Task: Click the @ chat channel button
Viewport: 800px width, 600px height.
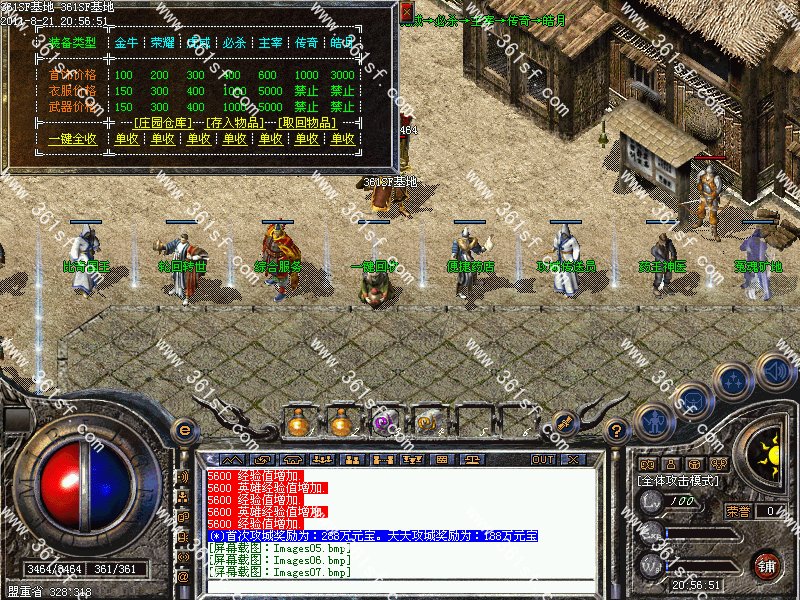Action: [x=183, y=577]
